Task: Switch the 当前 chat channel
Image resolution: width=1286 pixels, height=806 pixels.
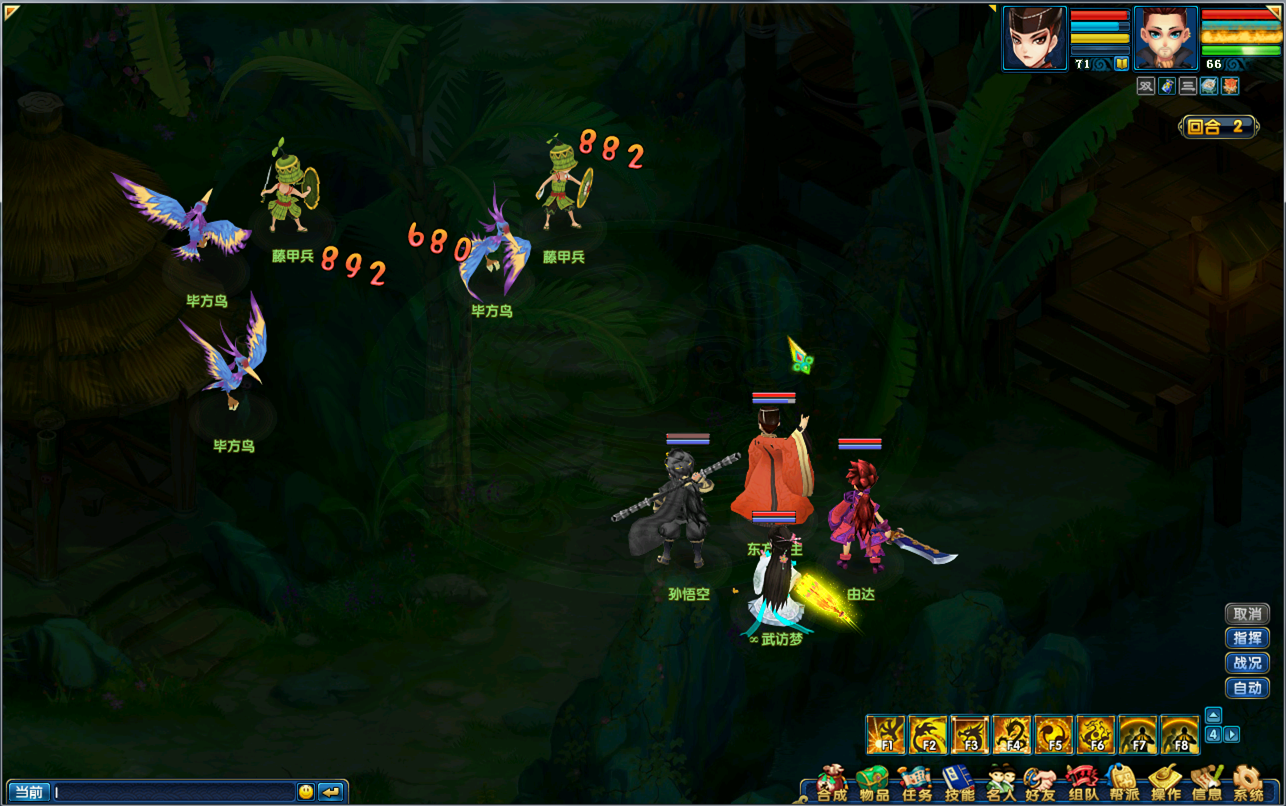Action: tap(29, 792)
